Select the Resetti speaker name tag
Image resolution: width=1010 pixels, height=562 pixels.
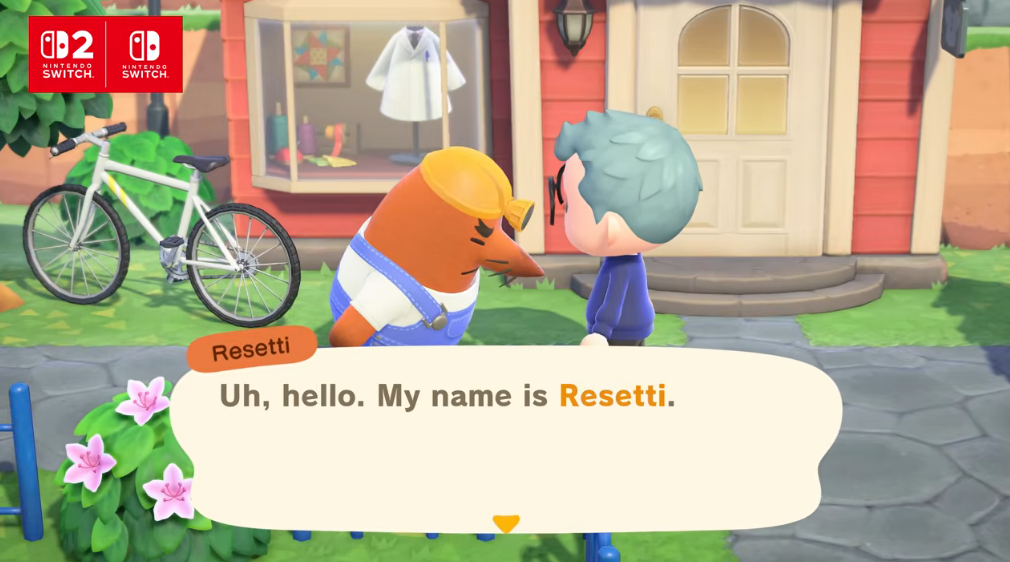(x=251, y=352)
